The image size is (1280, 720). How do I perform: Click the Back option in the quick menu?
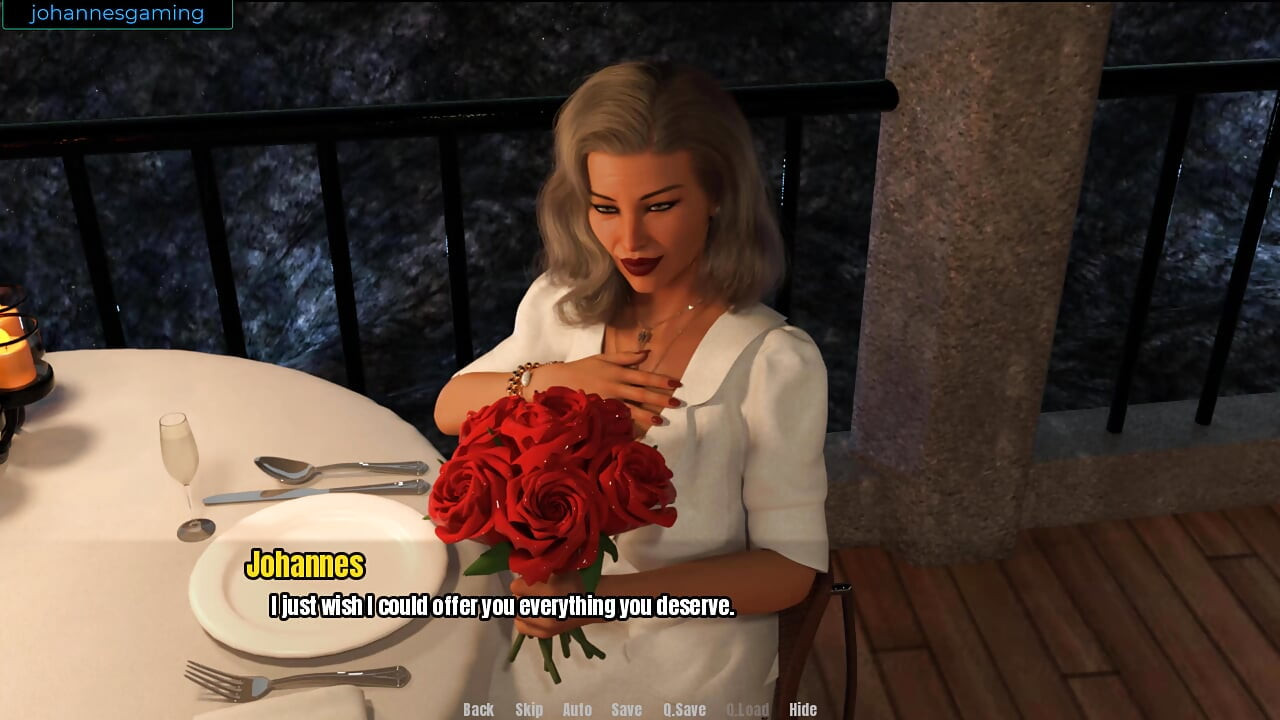coord(477,709)
